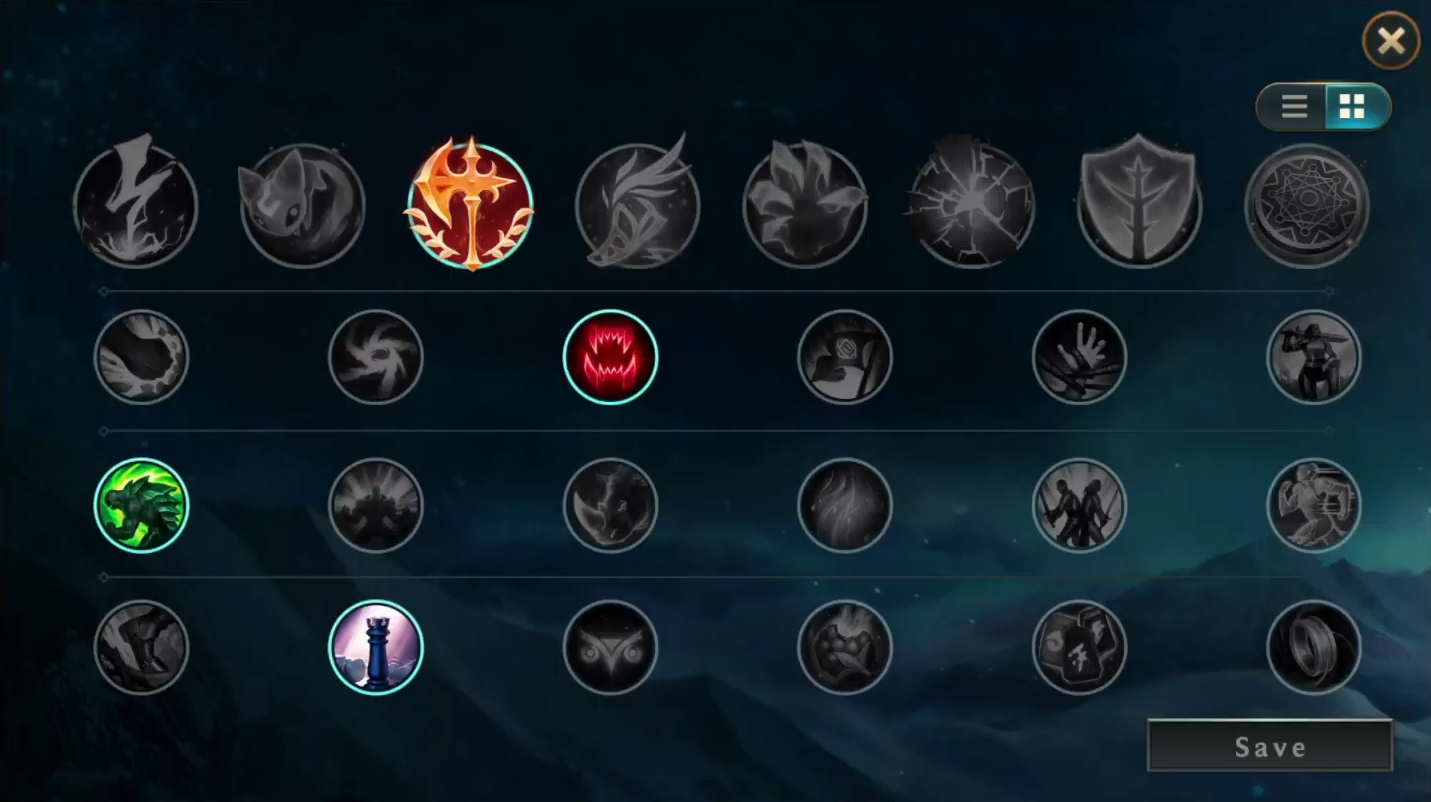Choose the dark swirl rune beside Brutal
The image size is (1431, 802).
pyautogui.click(x=376, y=356)
